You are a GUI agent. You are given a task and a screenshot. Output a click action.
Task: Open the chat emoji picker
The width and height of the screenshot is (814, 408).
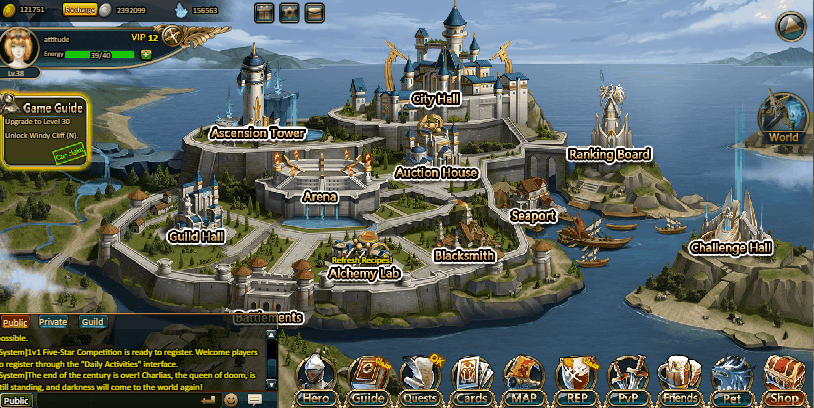231,400
